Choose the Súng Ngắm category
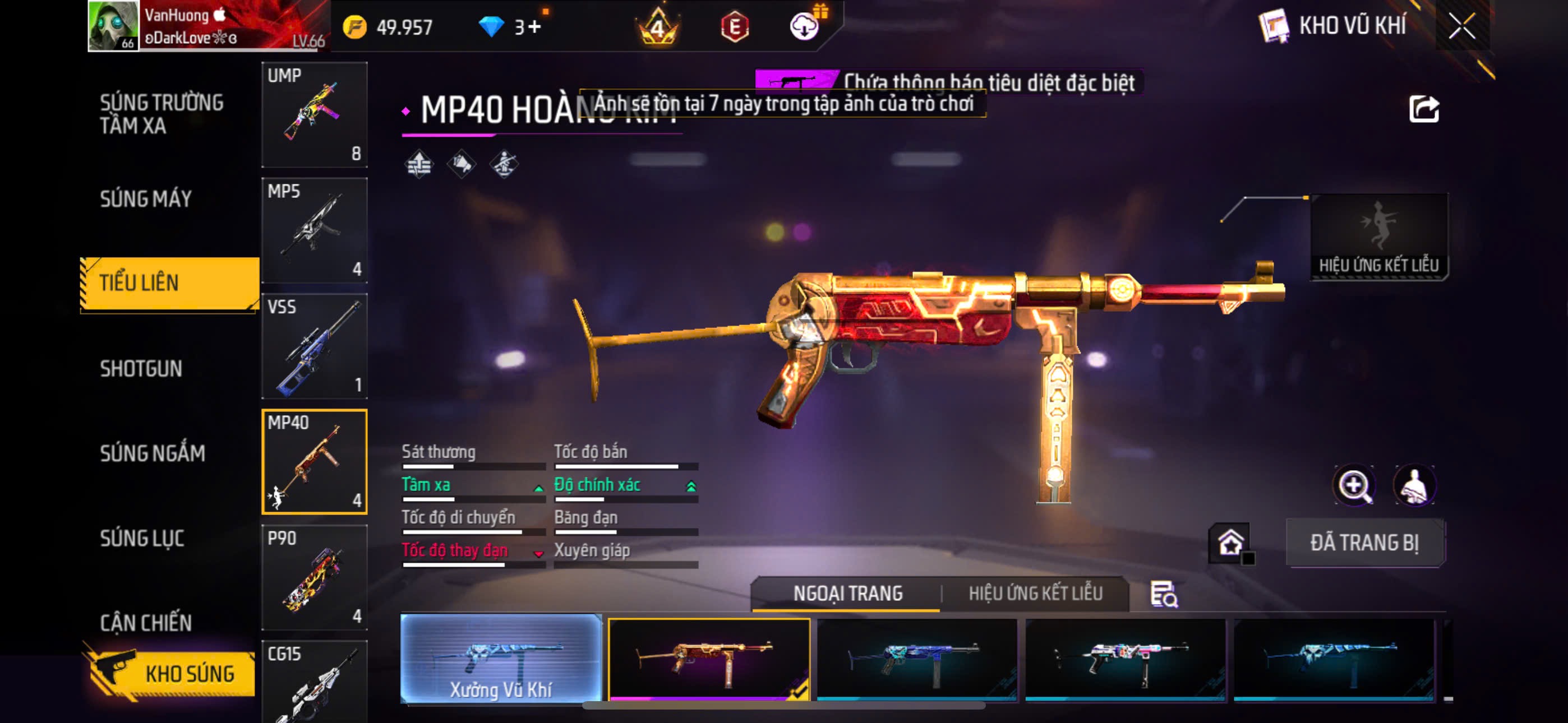This screenshot has width=1568, height=723. (152, 453)
